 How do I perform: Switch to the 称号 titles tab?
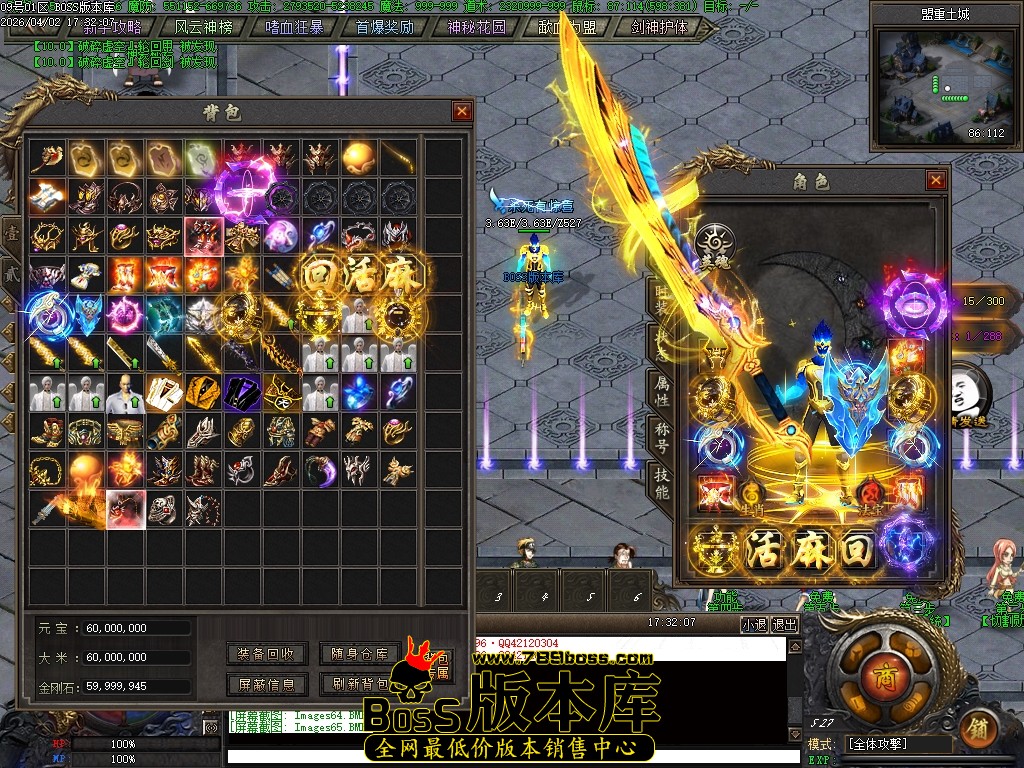(x=662, y=436)
